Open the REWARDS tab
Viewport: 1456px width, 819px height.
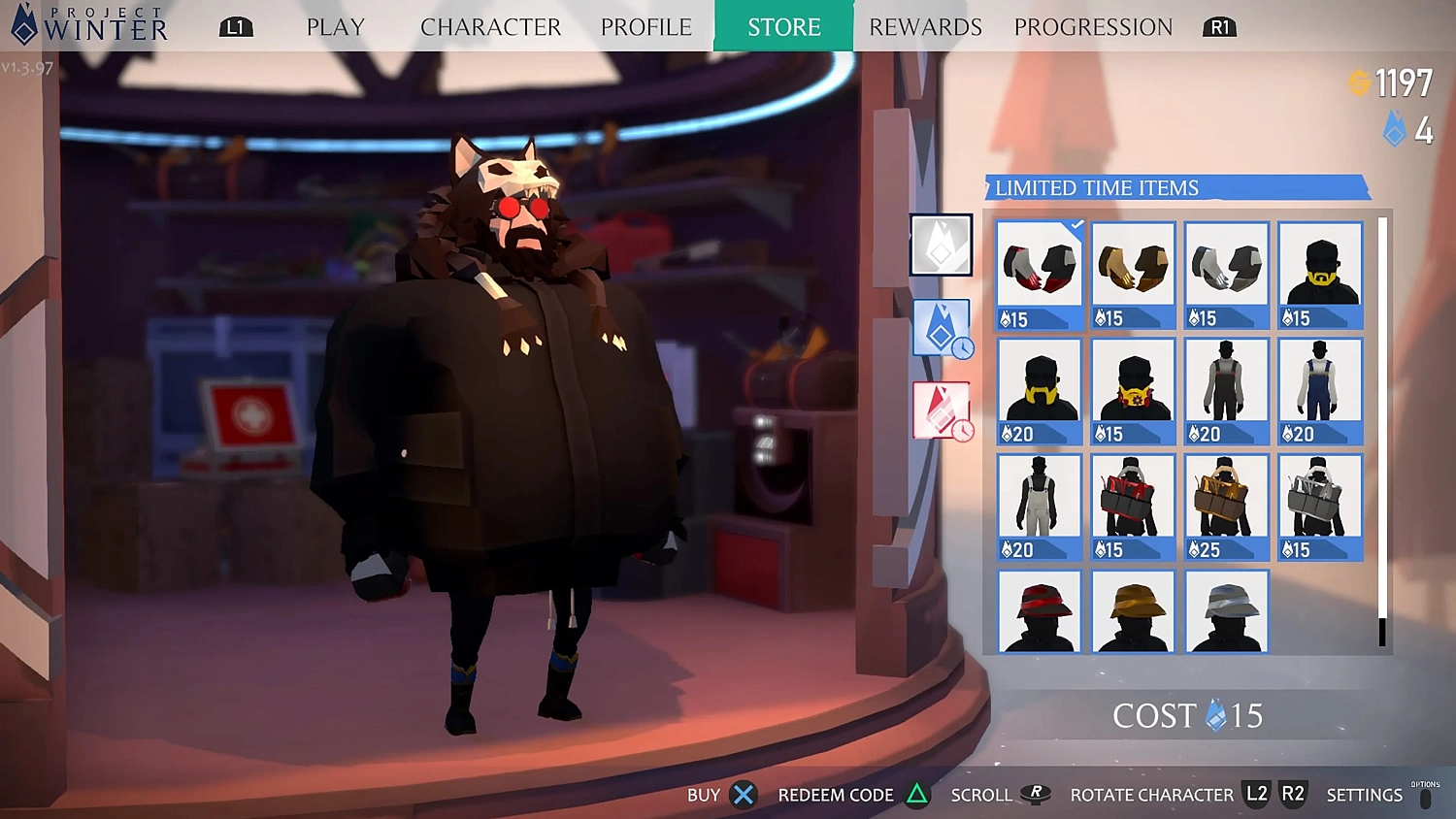pyautogui.click(x=925, y=27)
